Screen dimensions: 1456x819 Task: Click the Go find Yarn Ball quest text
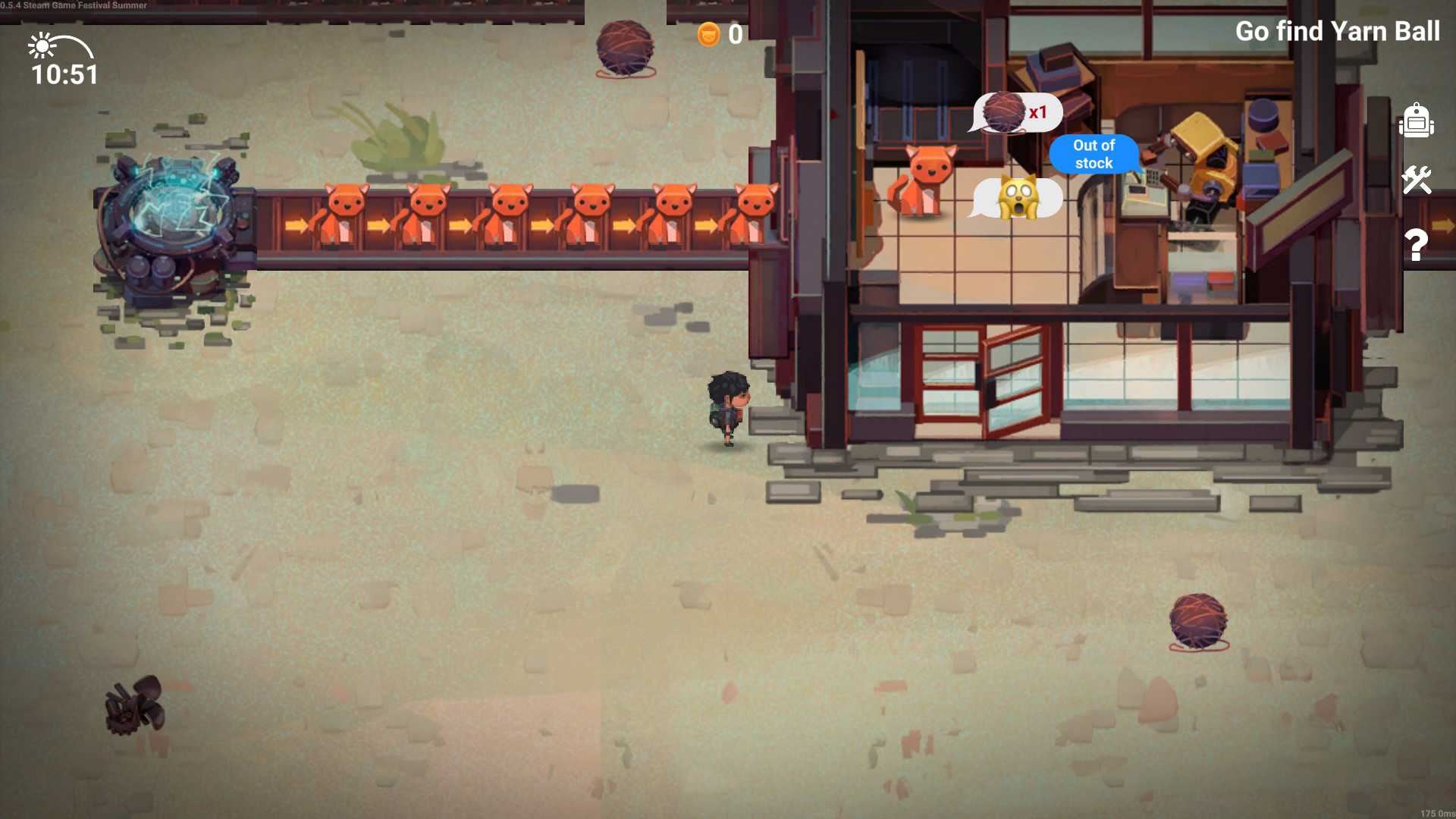point(1338,32)
